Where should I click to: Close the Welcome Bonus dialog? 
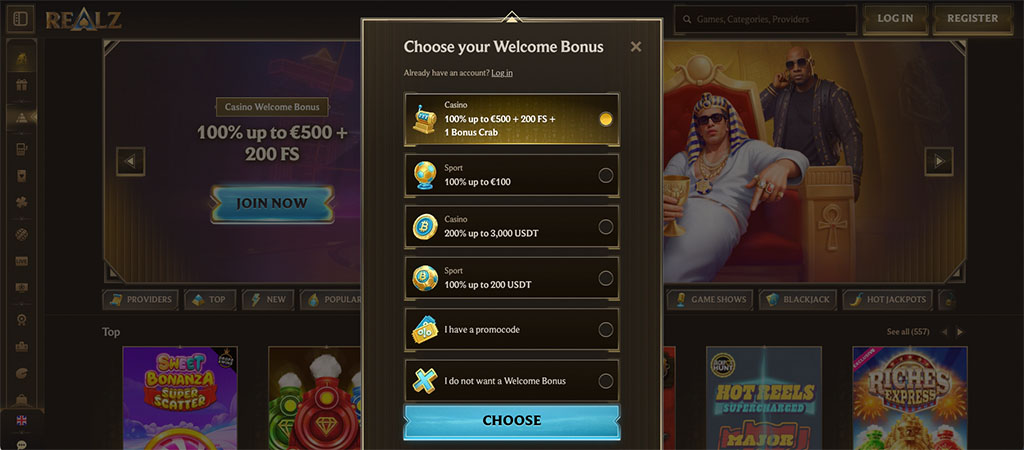636,46
